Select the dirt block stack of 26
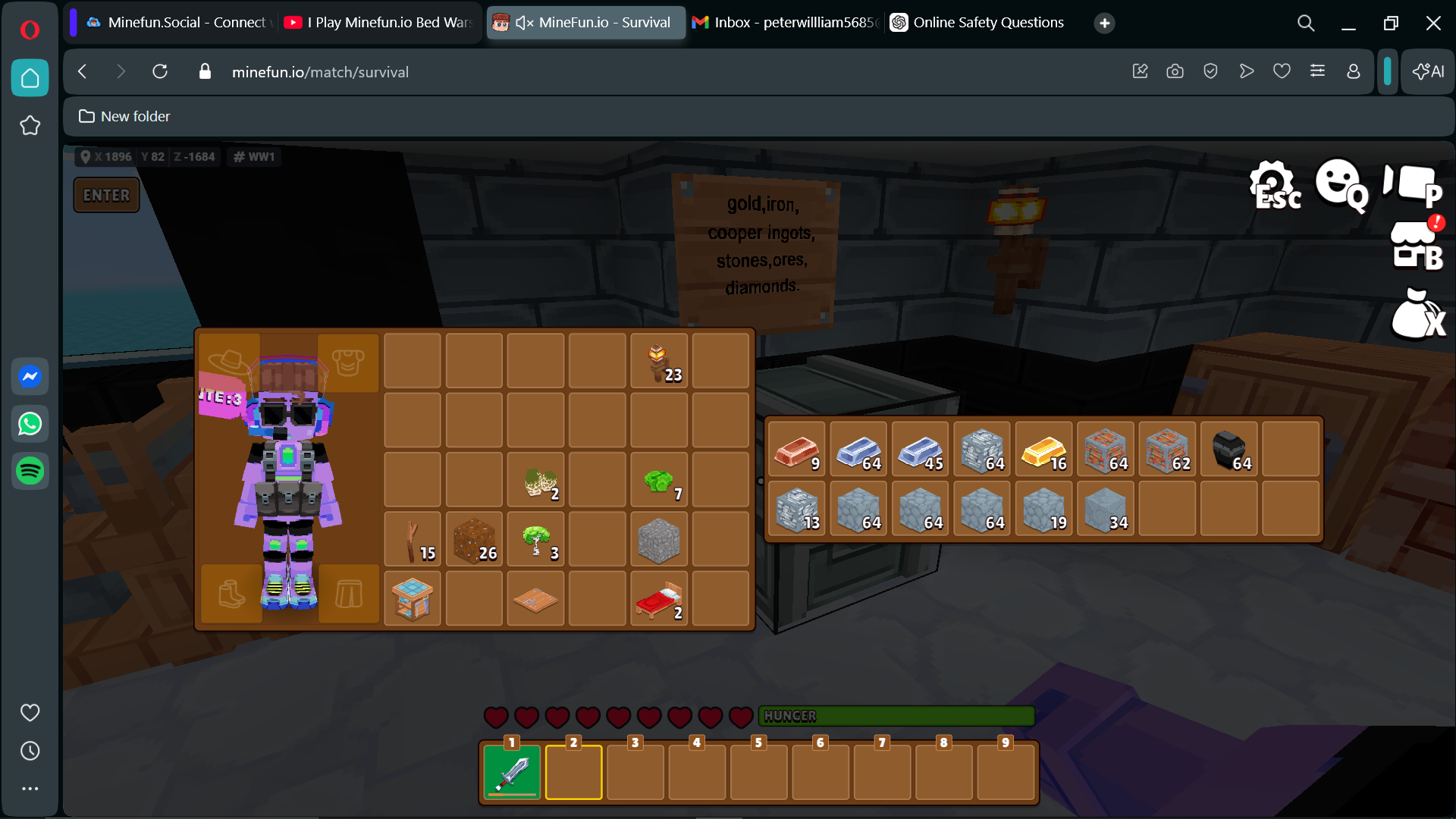 coord(474,540)
